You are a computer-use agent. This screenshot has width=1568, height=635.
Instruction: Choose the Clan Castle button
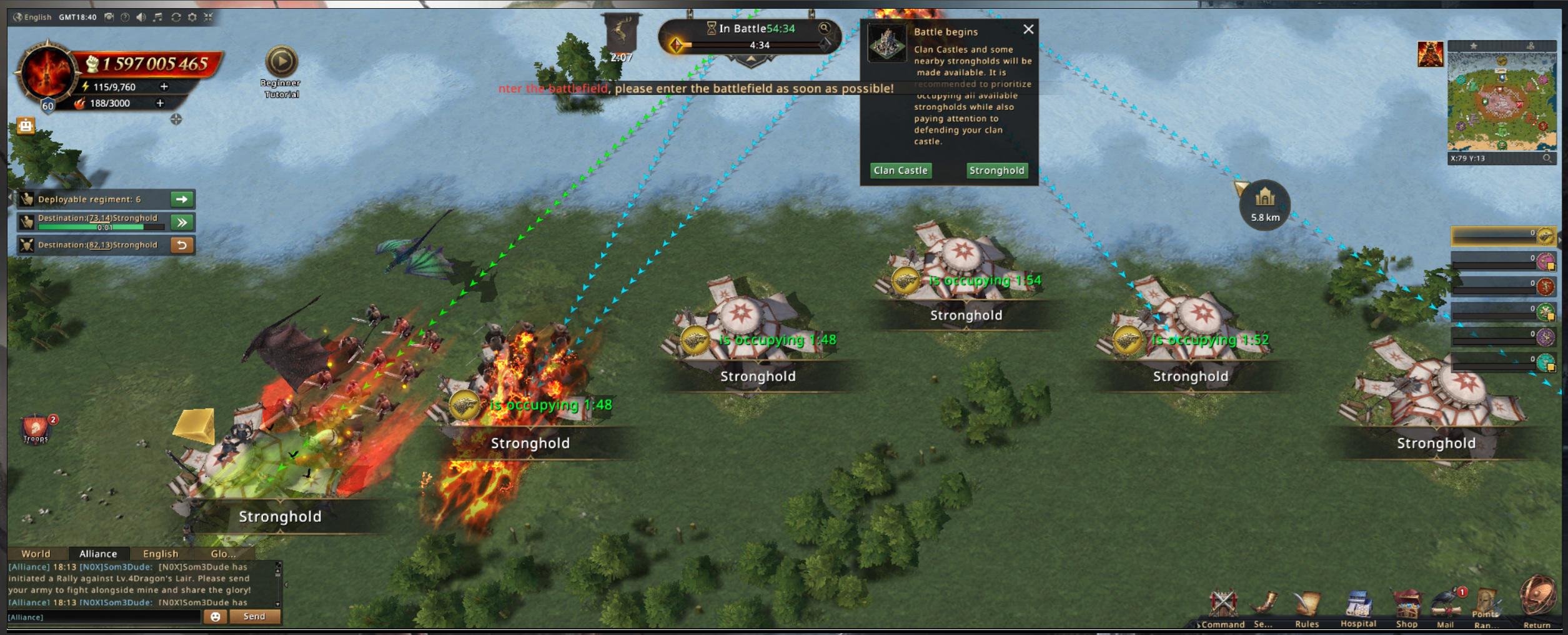(900, 171)
